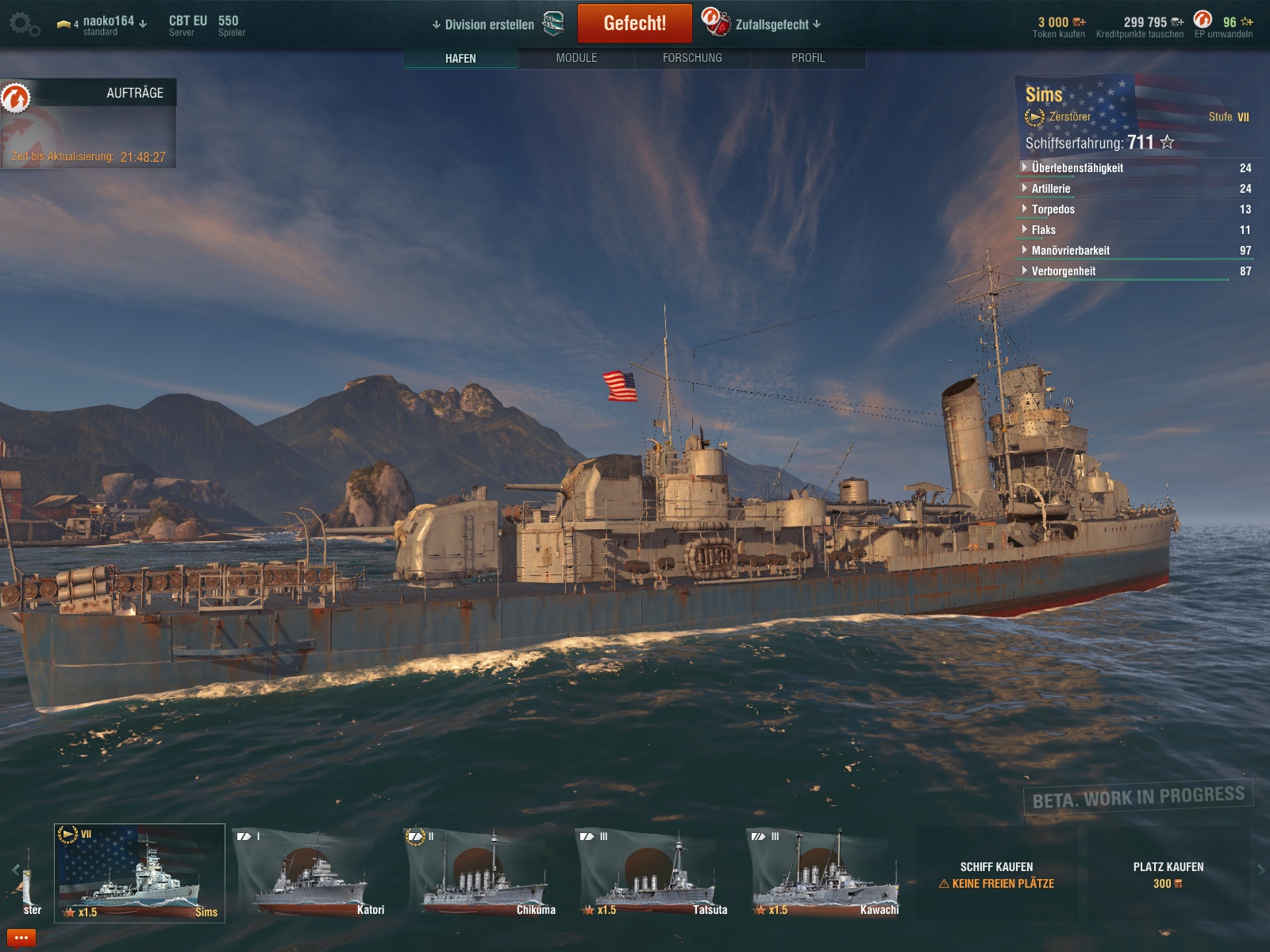Open the settings gear icon

point(24,25)
